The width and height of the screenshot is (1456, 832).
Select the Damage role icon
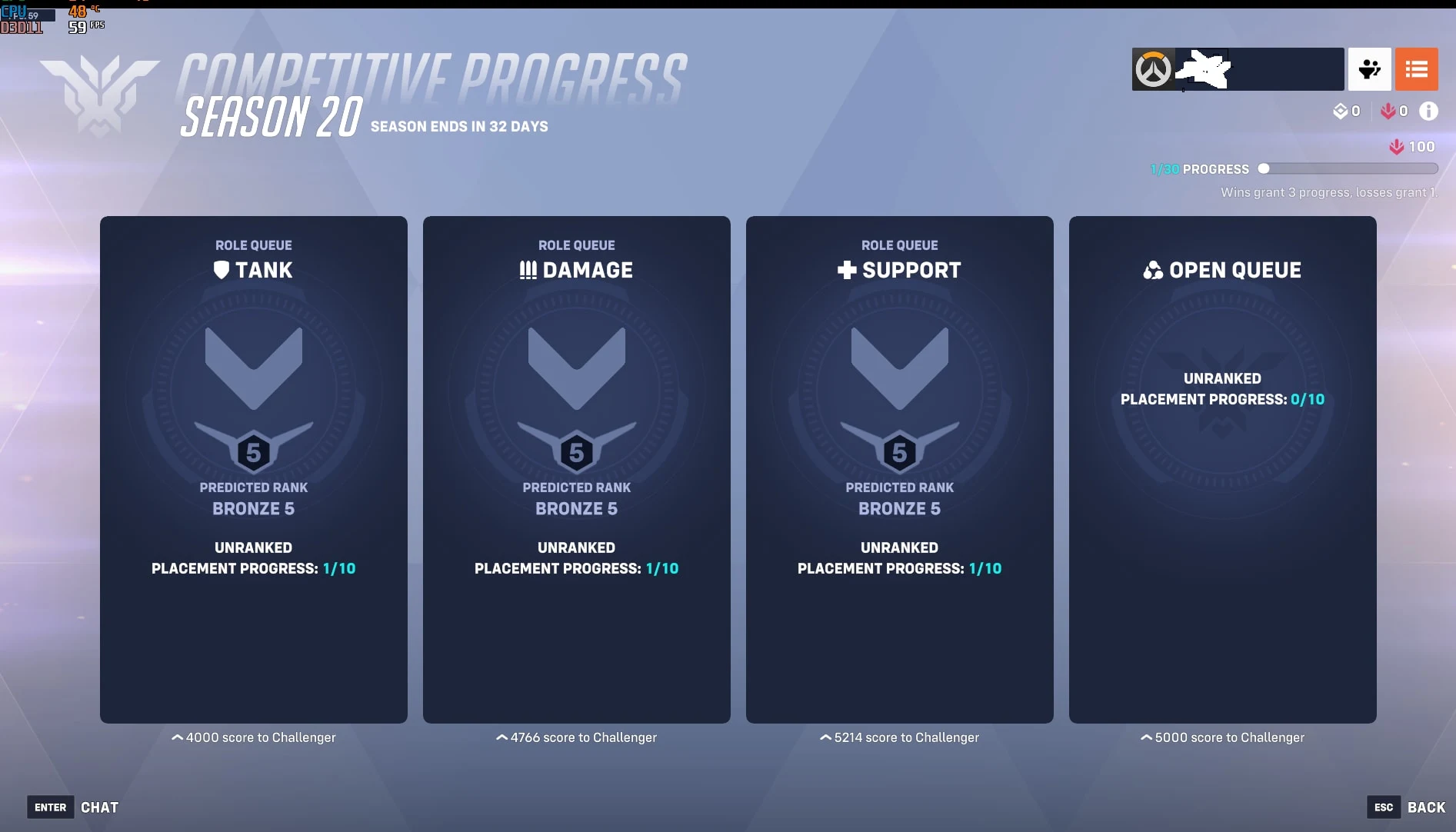click(527, 269)
